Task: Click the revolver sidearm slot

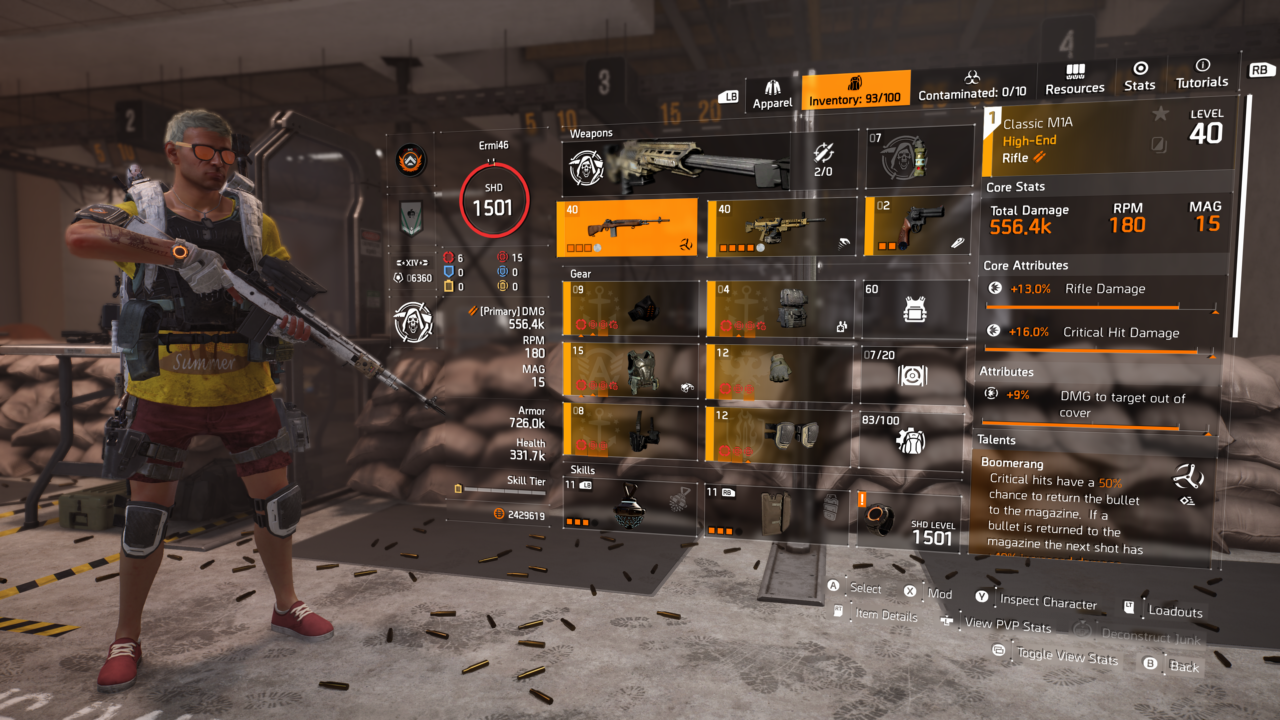Action: (x=910, y=227)
